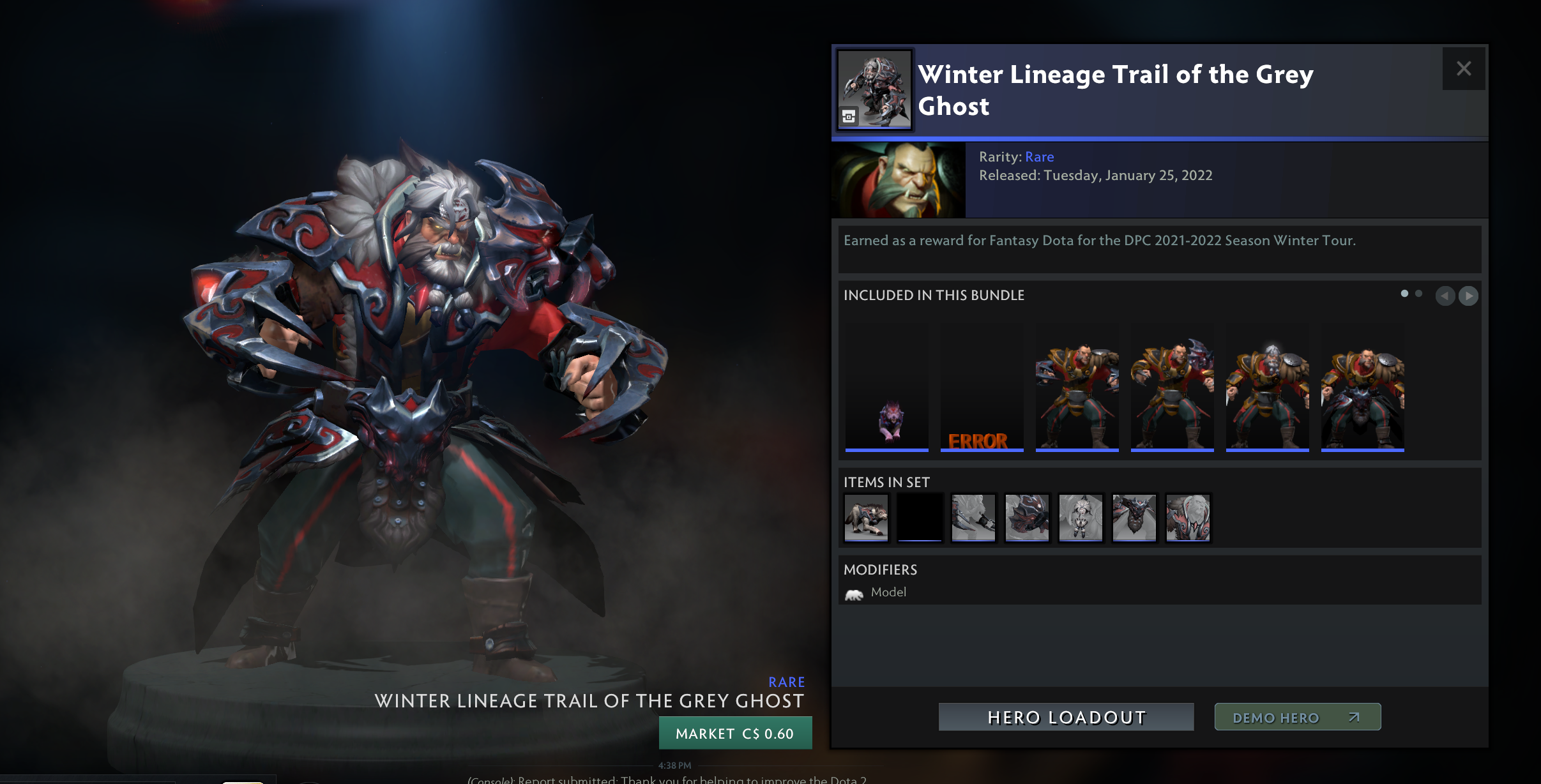Select the white-haired head set item

1081,518
